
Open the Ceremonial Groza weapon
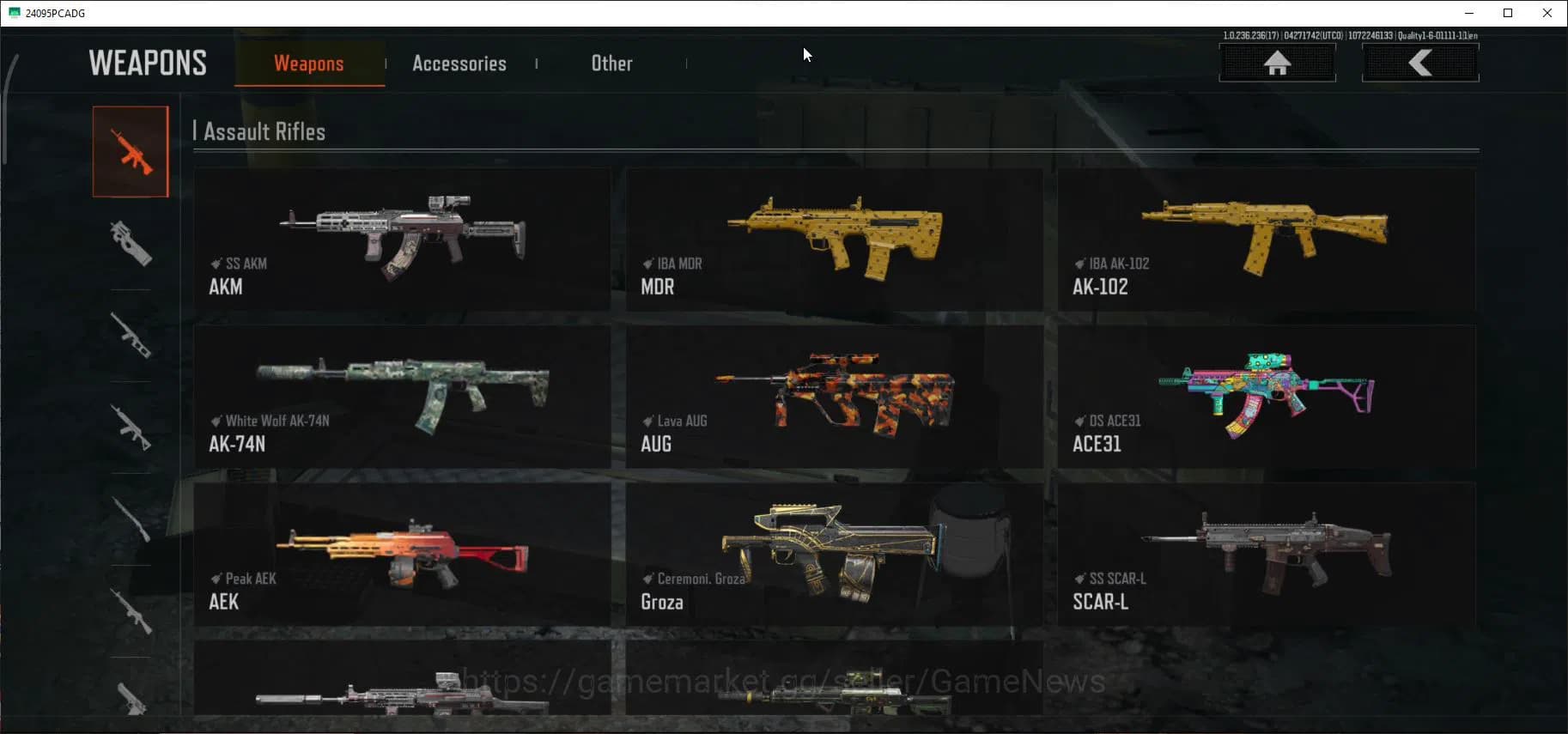click(x=834, y=555)
